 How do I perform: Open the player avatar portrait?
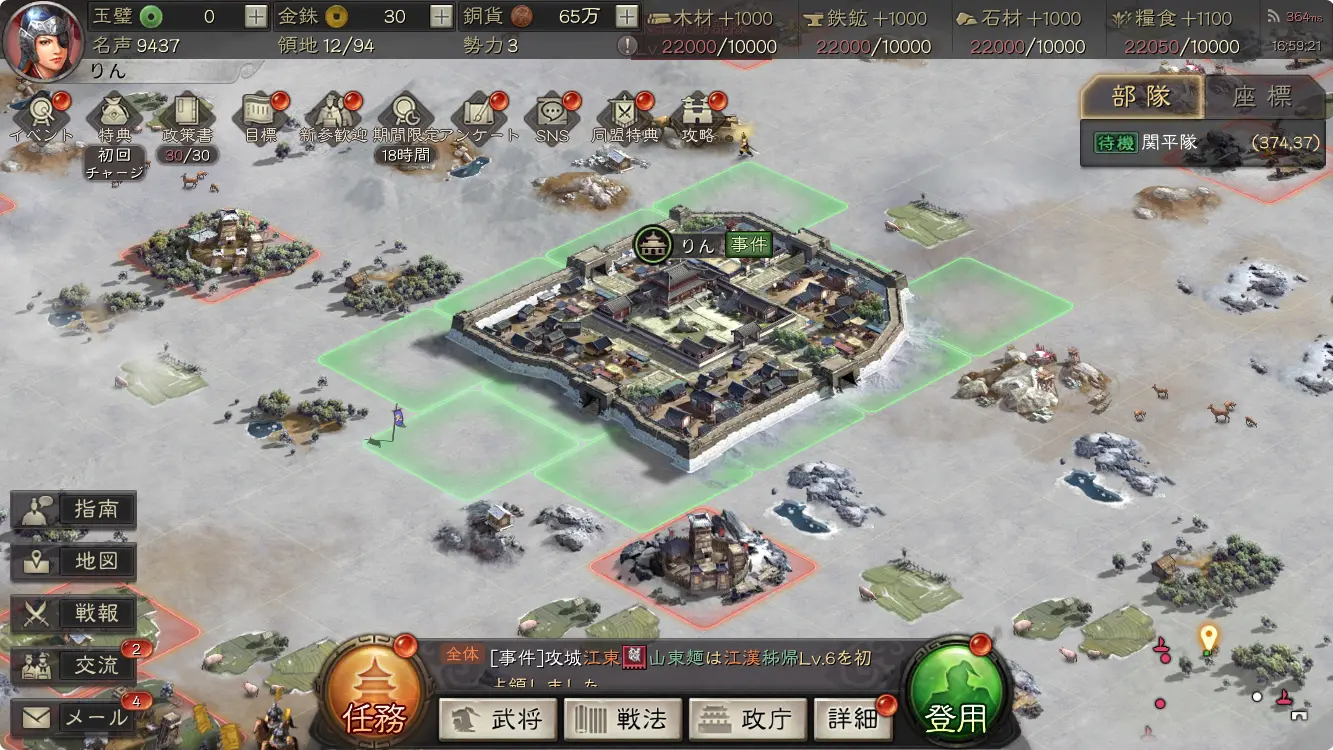(x=42, y=40)
